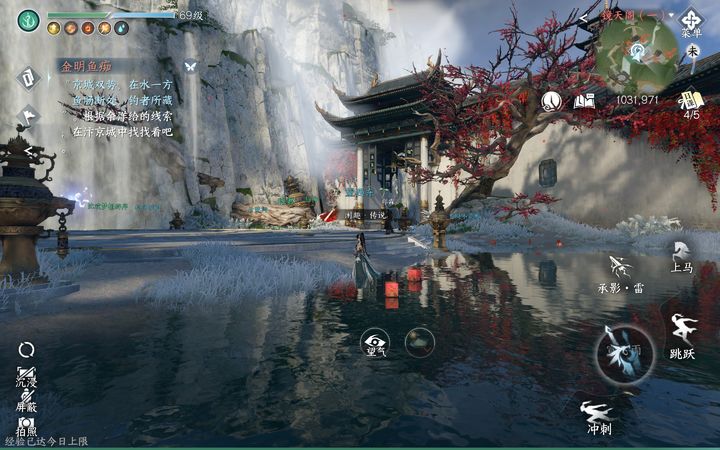Select the flag tab beside quest tracker
Screen dimensions: 720x450
(x=27, y=114)
